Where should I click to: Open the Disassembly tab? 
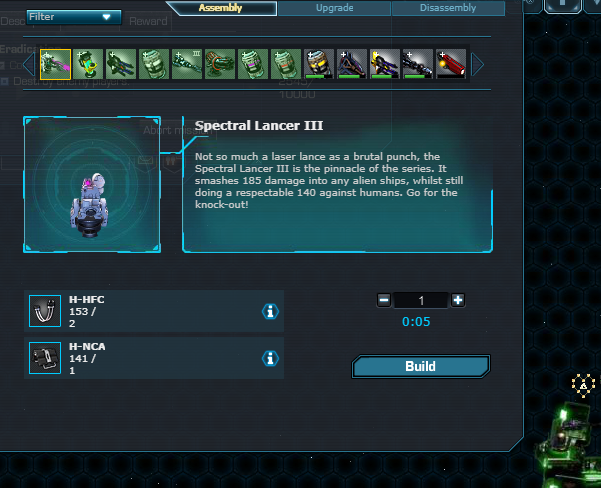[x=447, y=8]
